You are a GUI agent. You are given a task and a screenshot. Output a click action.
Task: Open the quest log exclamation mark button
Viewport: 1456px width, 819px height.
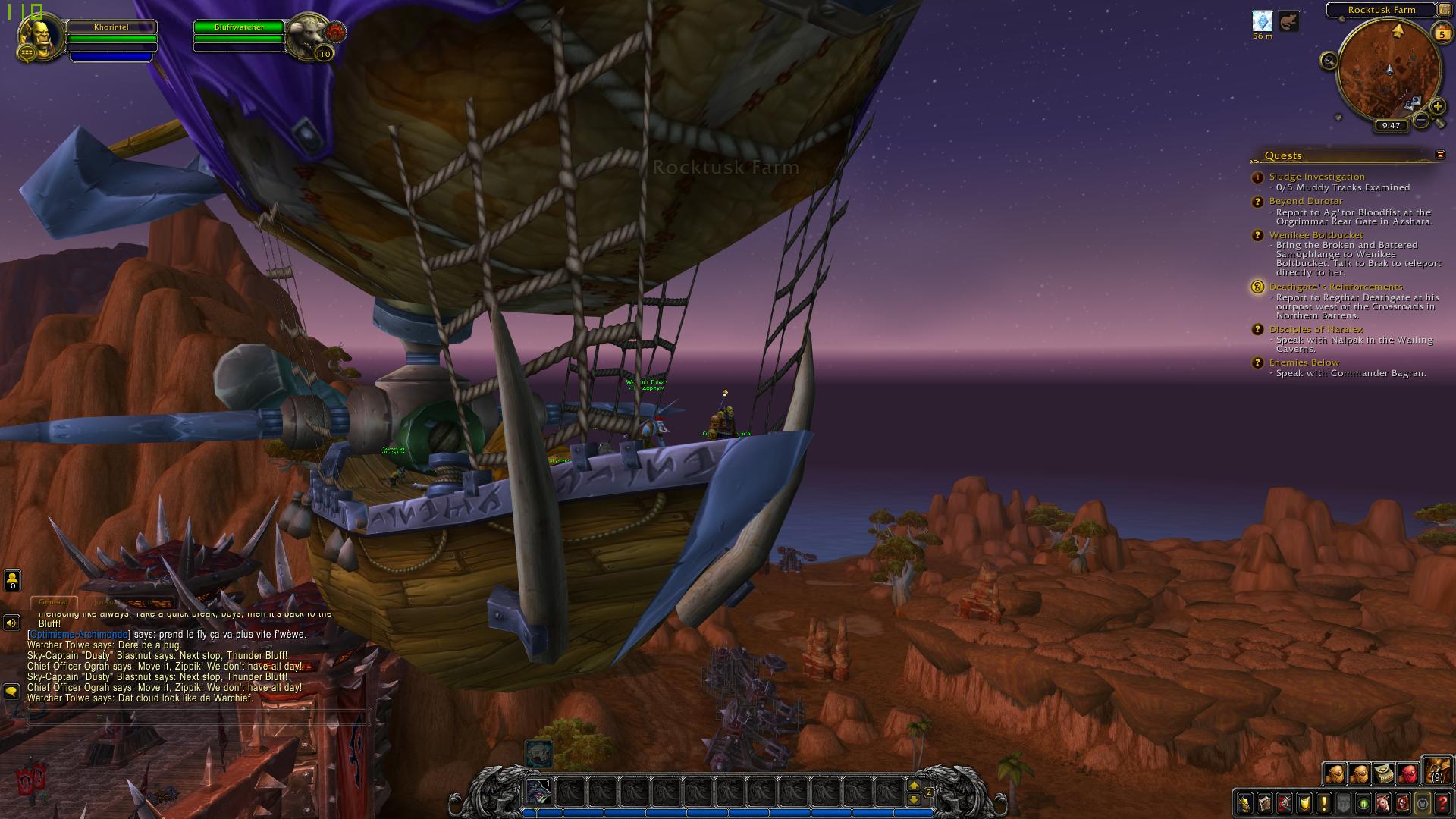coord(1324,803)
